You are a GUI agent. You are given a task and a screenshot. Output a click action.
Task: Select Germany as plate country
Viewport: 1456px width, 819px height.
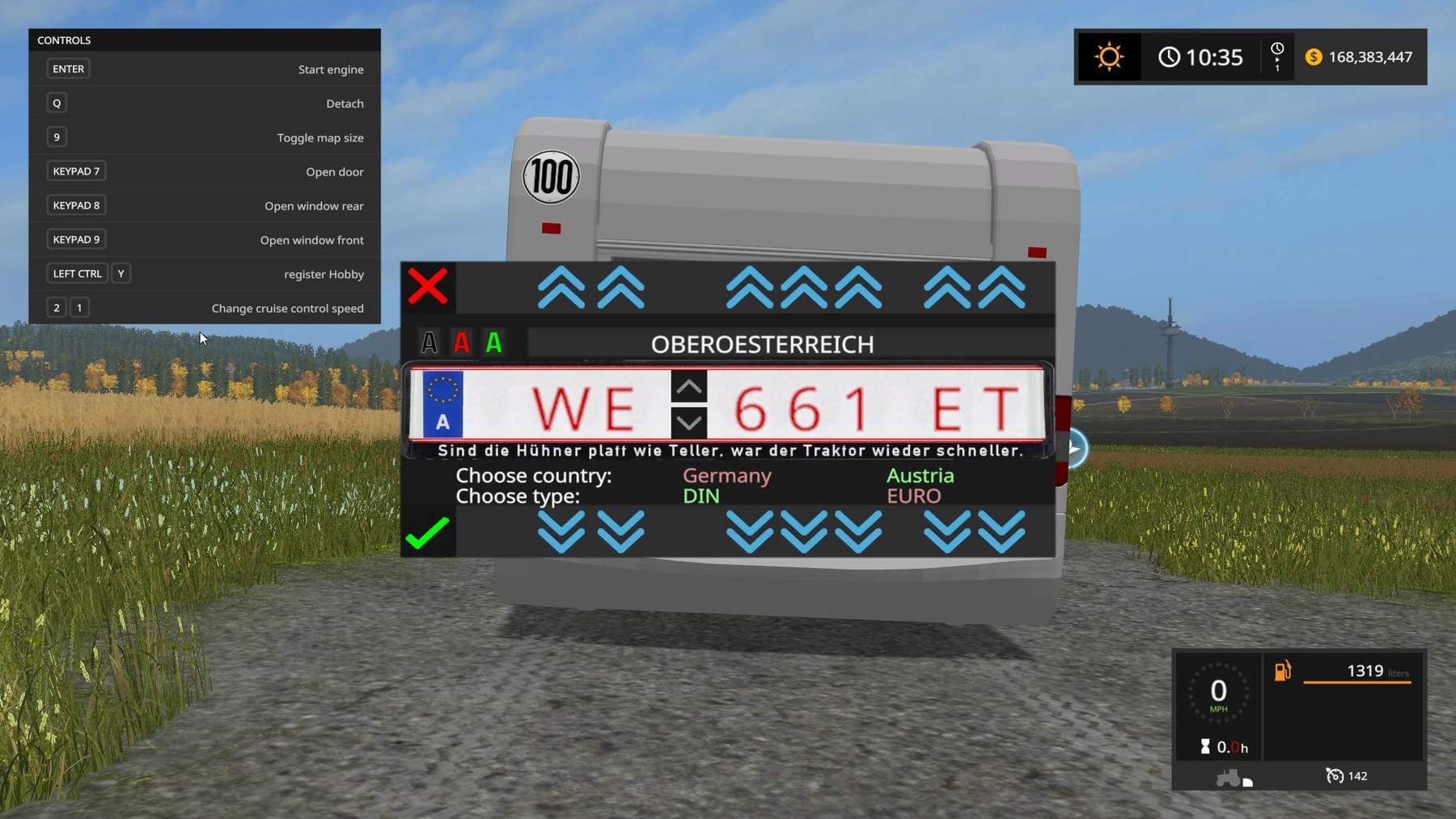click(x=726, y=475)
